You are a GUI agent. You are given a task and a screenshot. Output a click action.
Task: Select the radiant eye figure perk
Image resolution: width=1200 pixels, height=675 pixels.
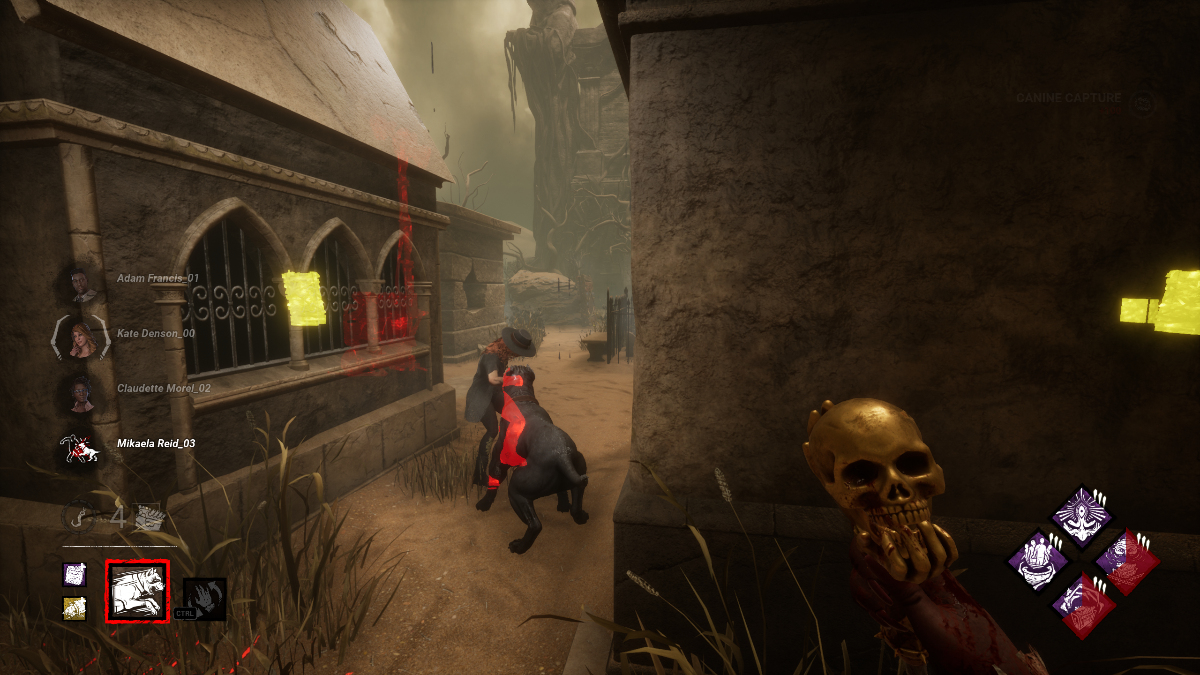pos(1081,517)
